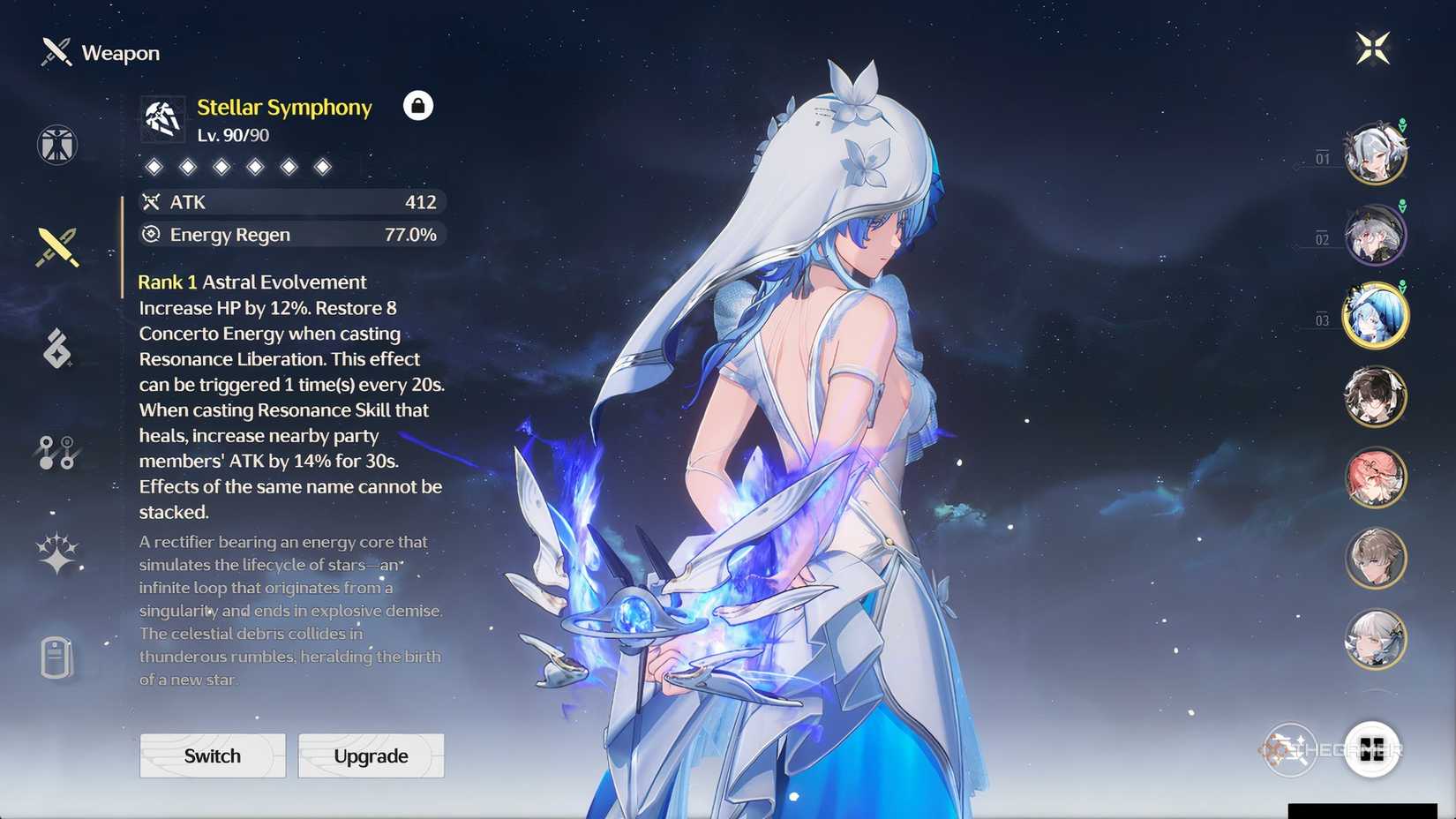
Task: Open the character skins panel
Action: tap(56, 553)
